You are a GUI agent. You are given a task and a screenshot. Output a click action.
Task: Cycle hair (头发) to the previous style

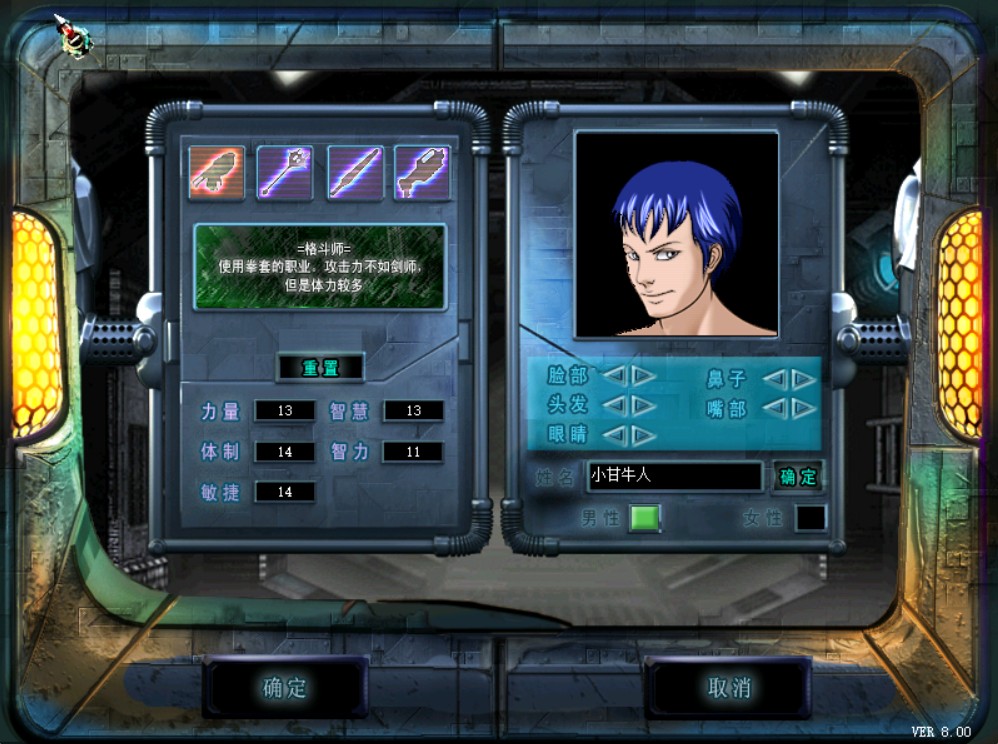[x=615, y=406]
